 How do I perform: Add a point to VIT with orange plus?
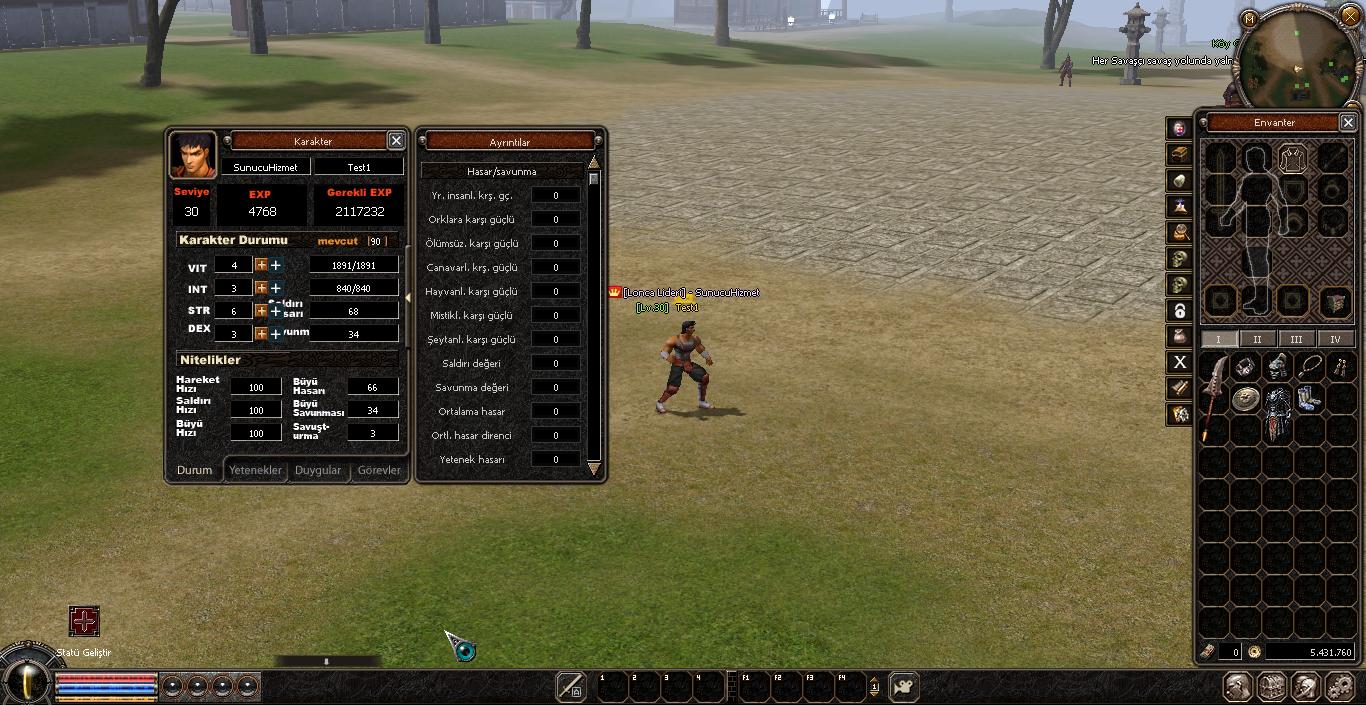(261, 265)
